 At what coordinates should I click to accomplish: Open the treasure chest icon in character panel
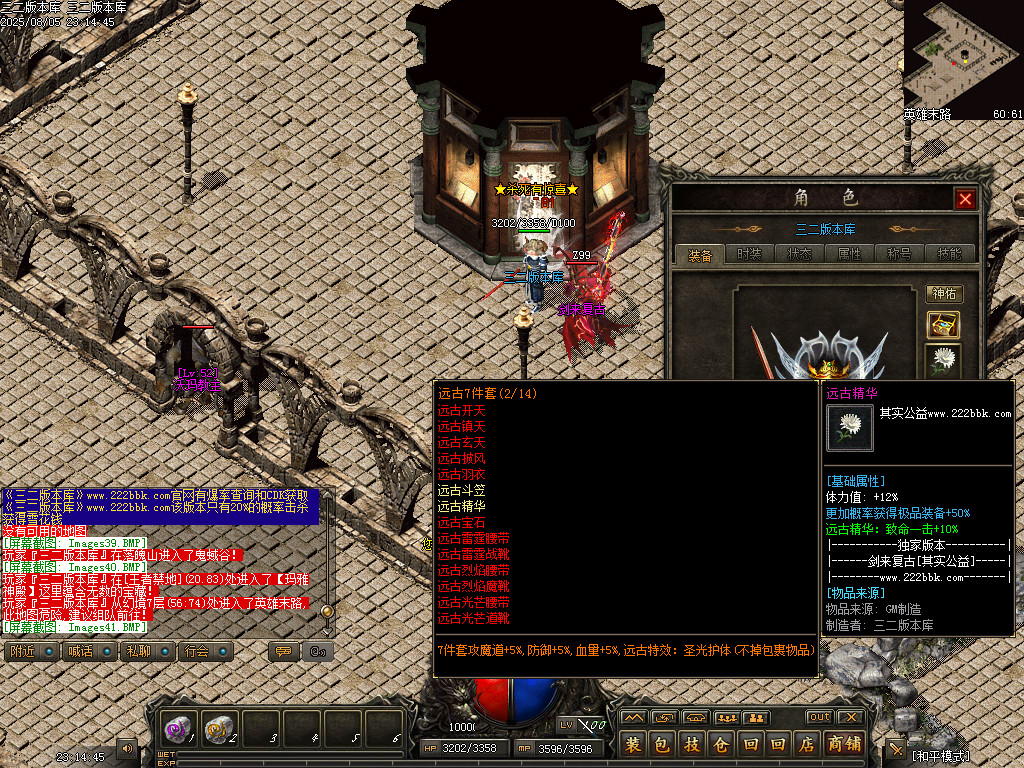[943, 324]
